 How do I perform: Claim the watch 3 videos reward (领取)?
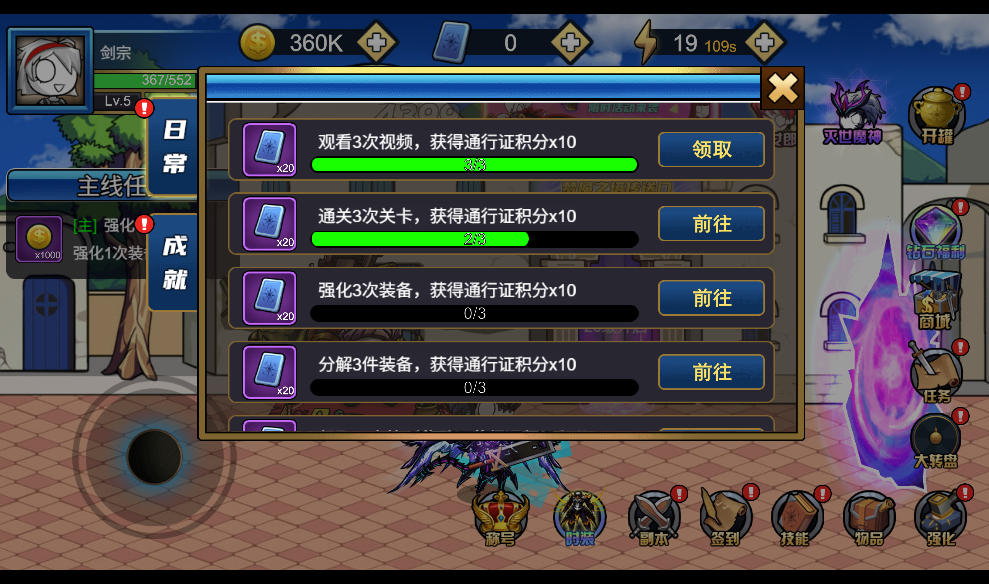[711, 150]
